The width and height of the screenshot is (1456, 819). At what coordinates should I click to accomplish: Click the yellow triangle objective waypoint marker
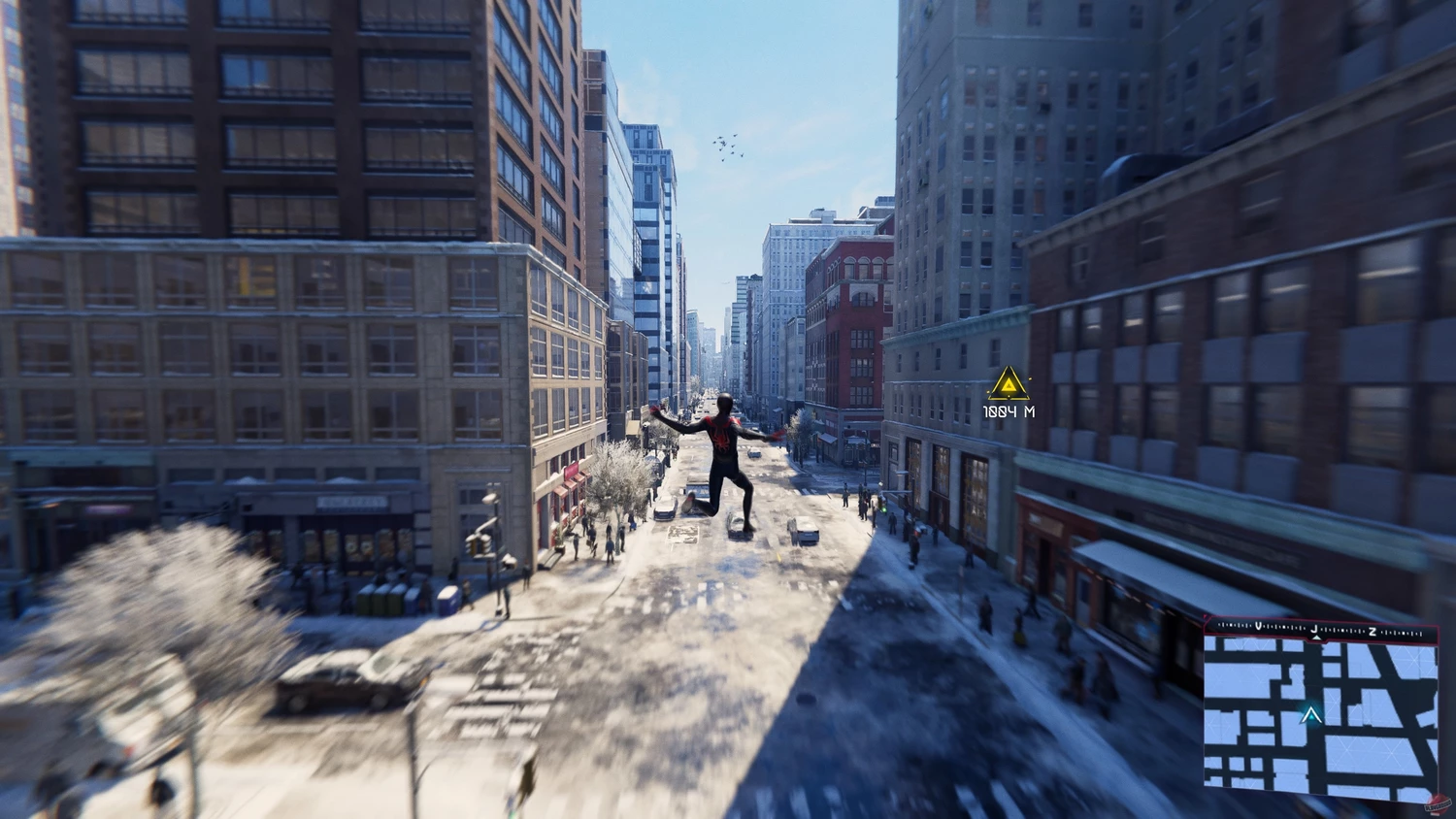click(1009, 386)
